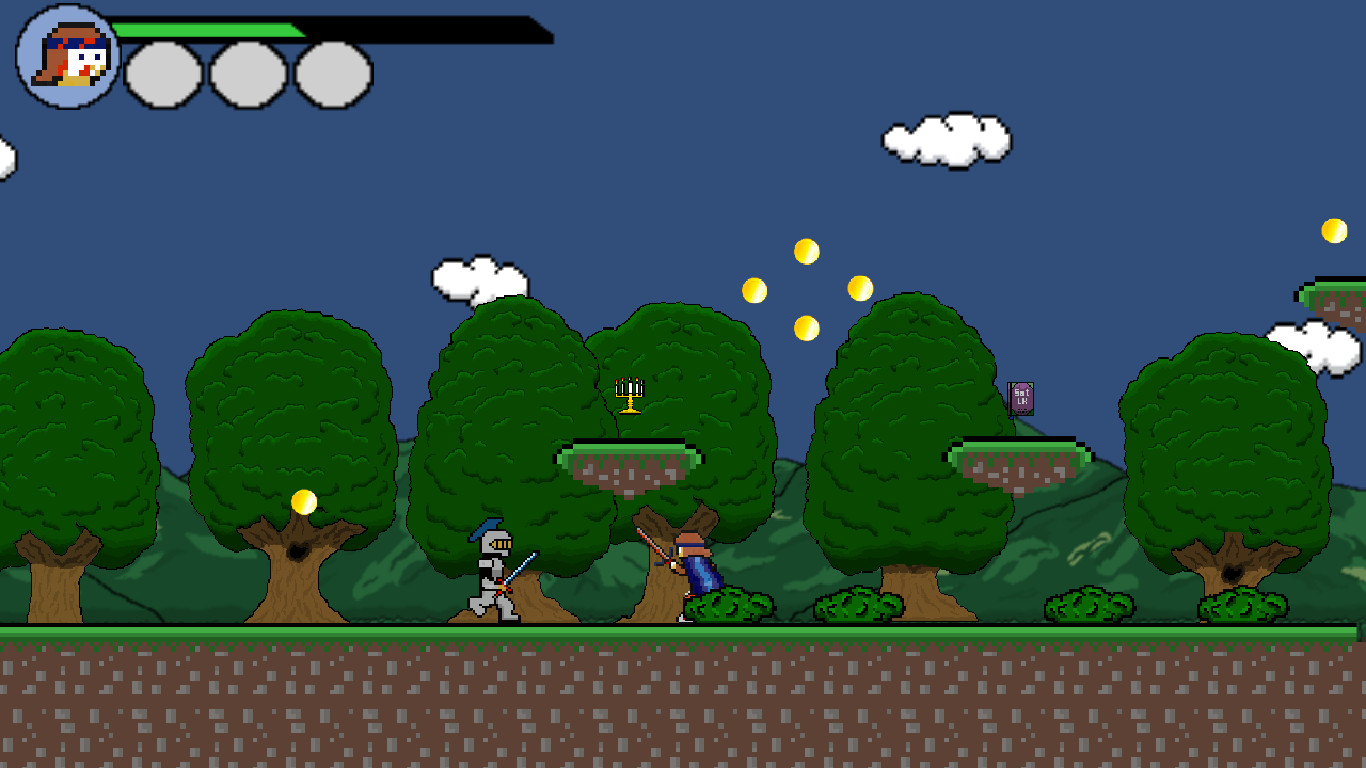Screen dimensions: 1366x768
Task: Click the cloud near the top right
Action: coord(945,142)
